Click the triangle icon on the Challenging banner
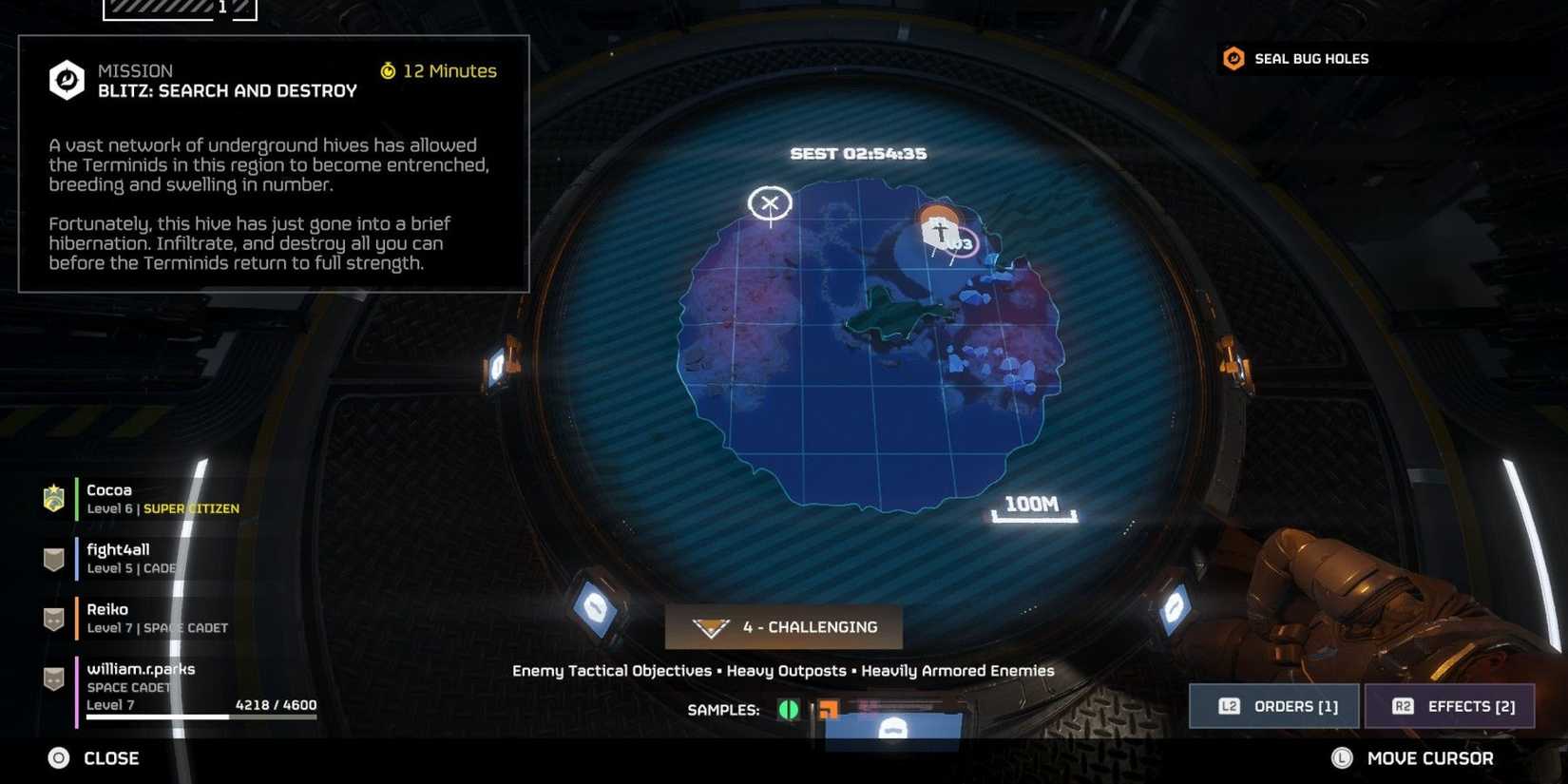 click(x=709, y=626)
